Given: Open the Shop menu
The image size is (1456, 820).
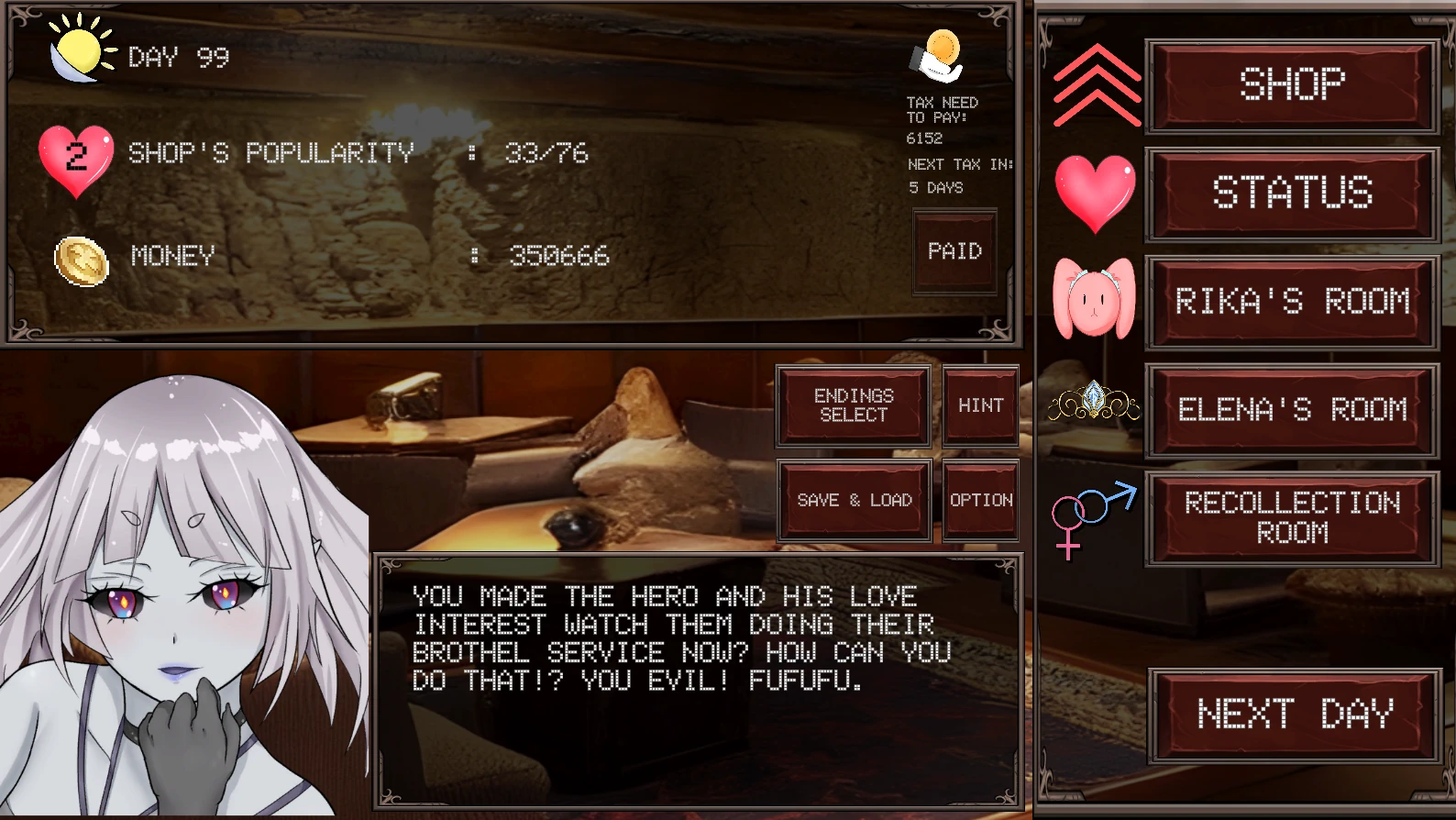Looking at the screenshot, I should click(1292, 85).
